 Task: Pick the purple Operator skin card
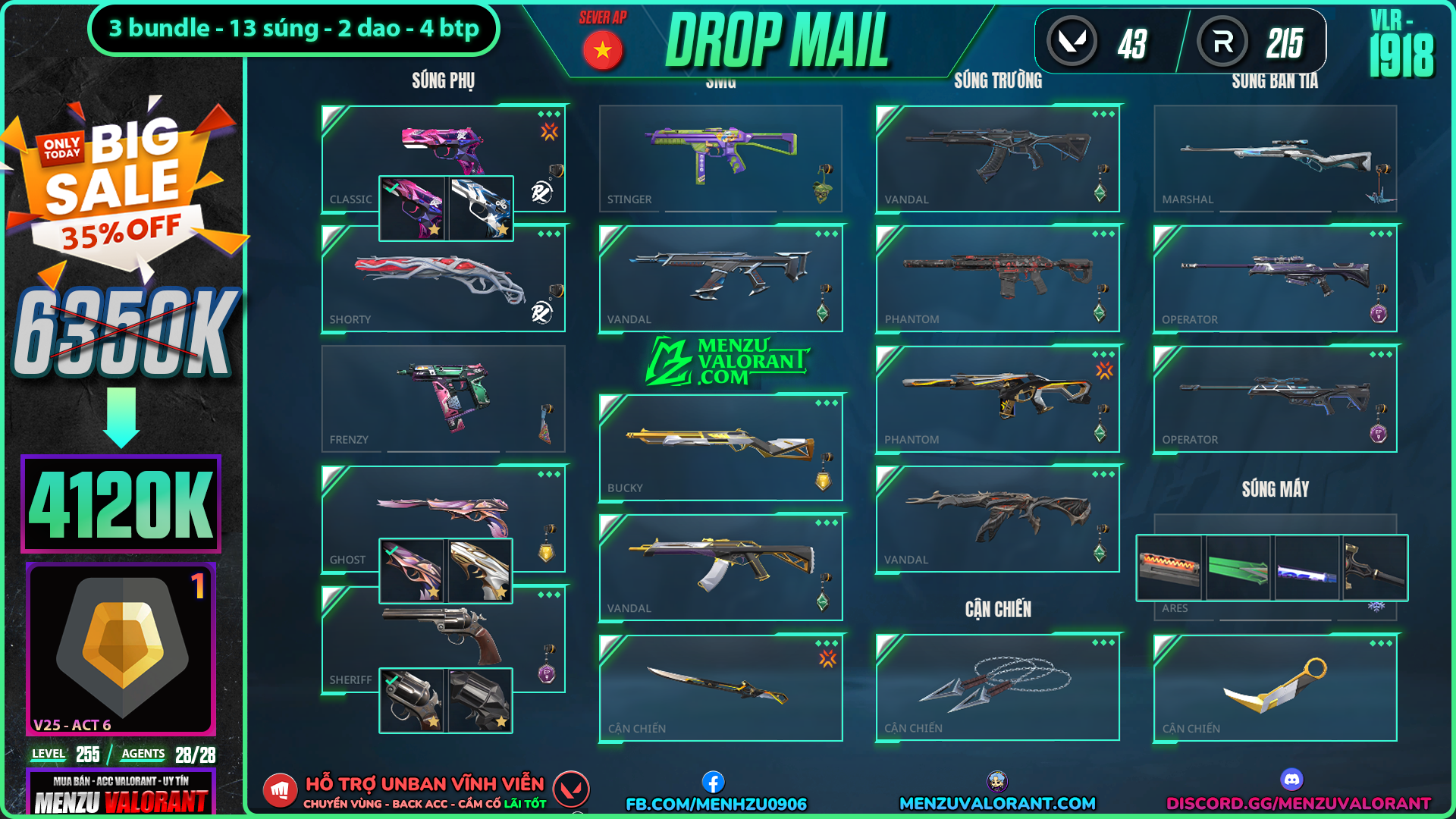pos(1275,278)
